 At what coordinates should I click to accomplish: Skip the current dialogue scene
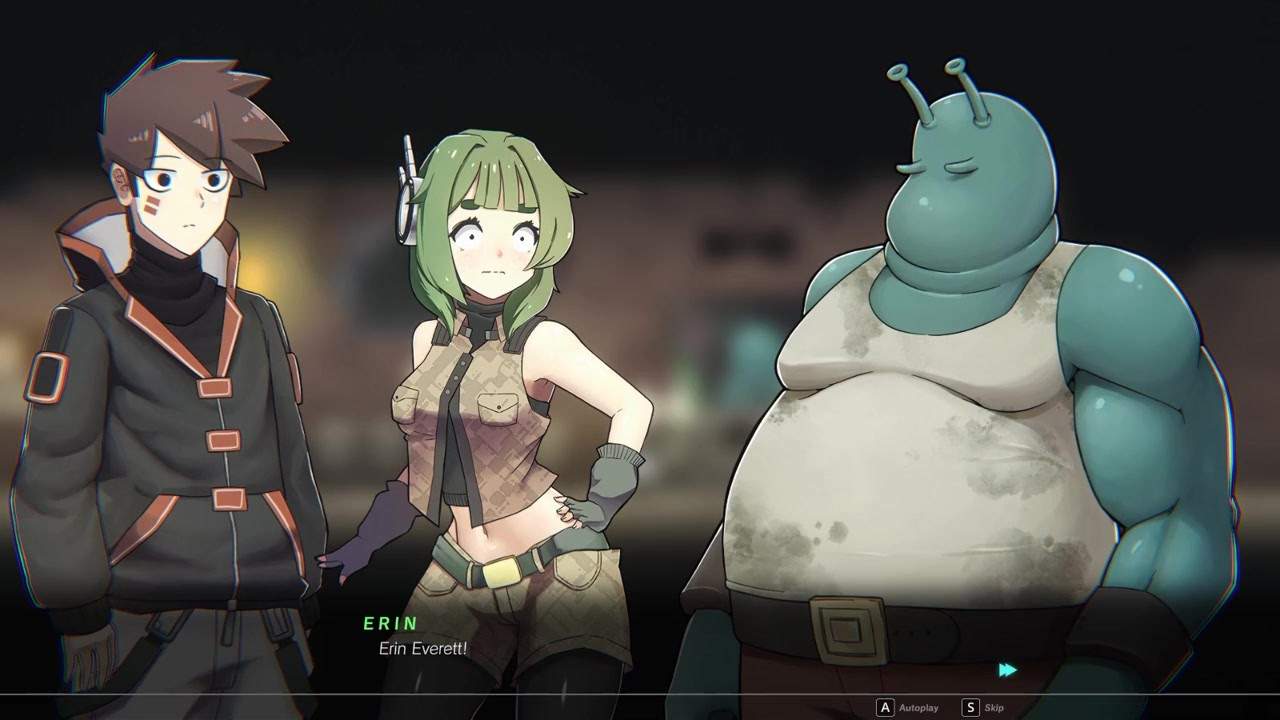pos(983,708)
